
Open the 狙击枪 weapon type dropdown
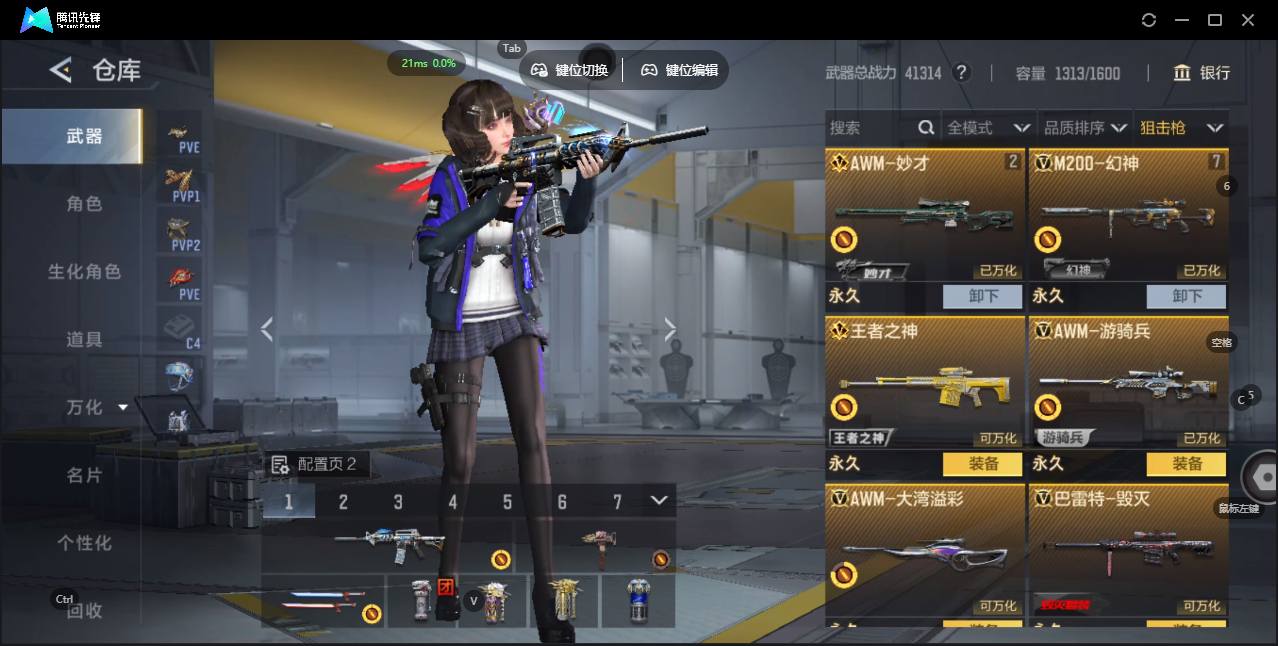point(1180,128)
